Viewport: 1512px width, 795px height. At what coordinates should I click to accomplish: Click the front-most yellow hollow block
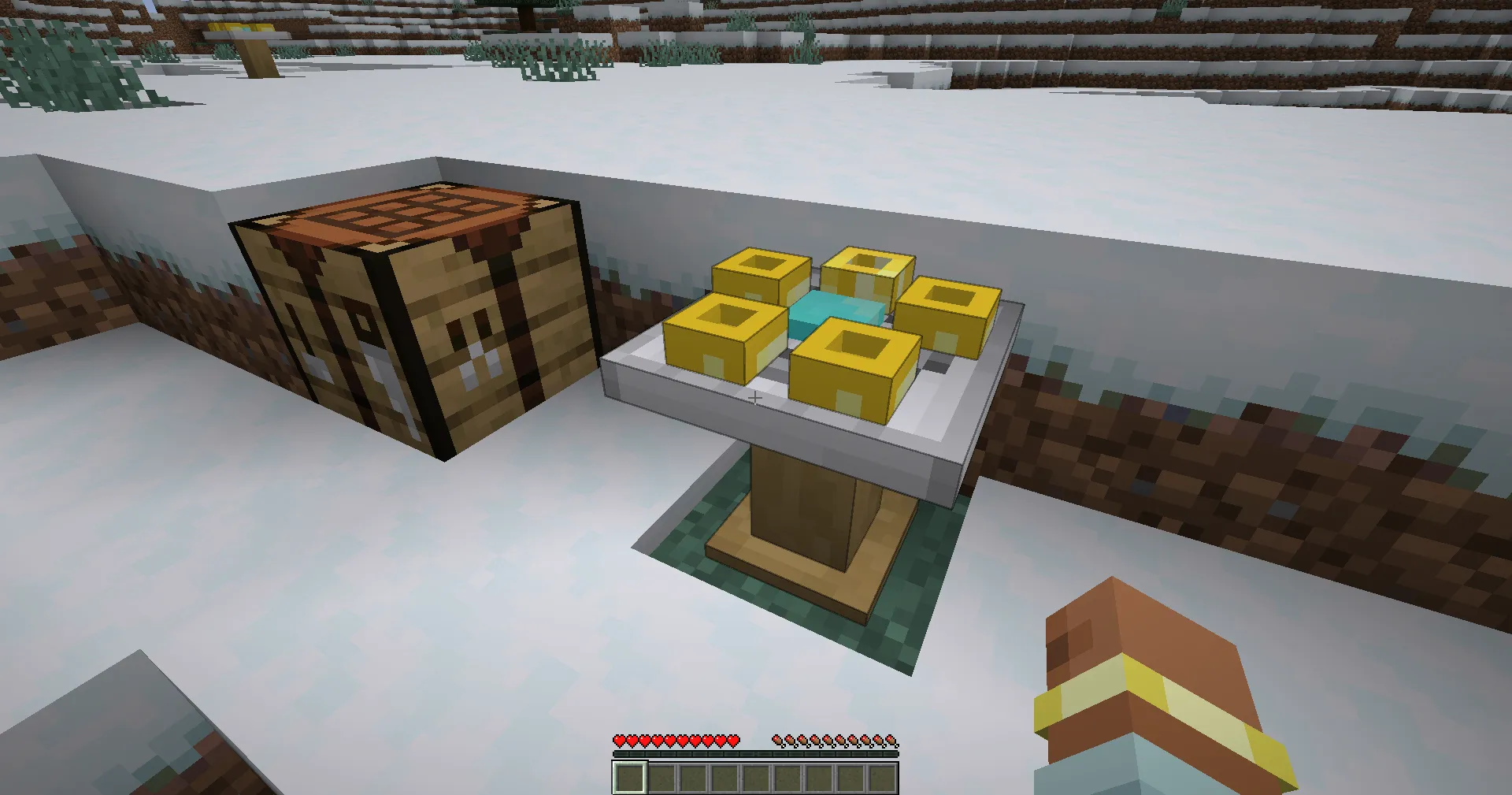click(854, 366)
